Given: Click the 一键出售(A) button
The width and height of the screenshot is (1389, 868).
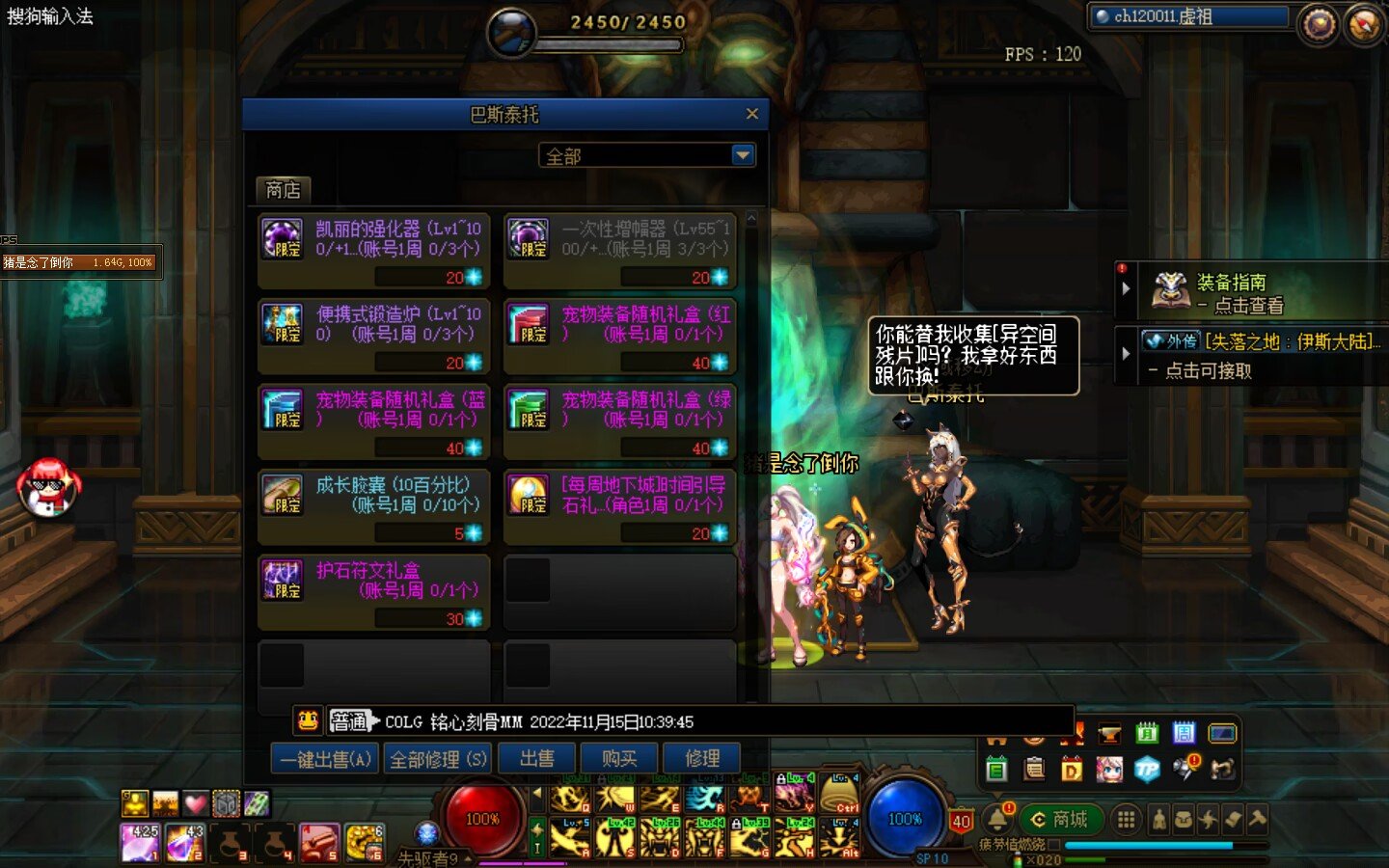Looking at the screenshot, I should pyautogui.click(x=325, y=759).
